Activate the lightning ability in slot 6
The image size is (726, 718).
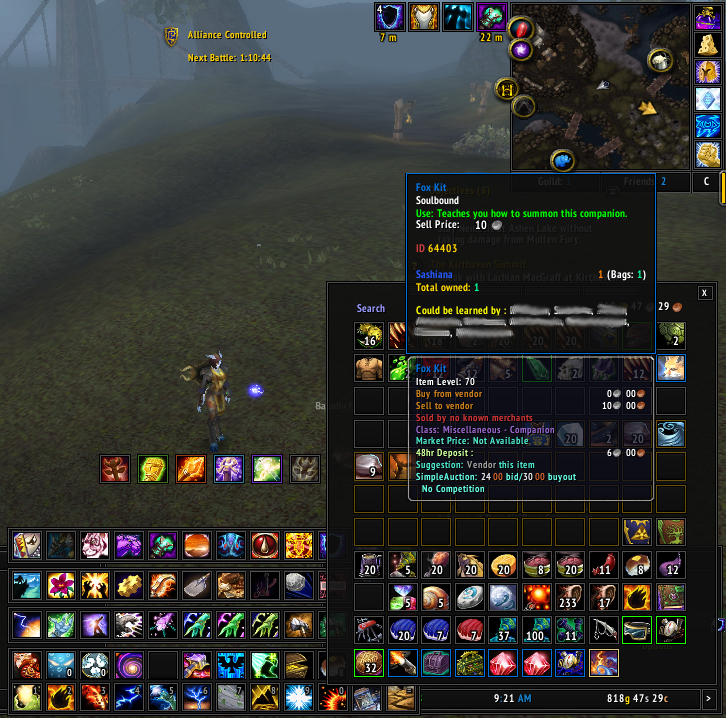point(196,695)
